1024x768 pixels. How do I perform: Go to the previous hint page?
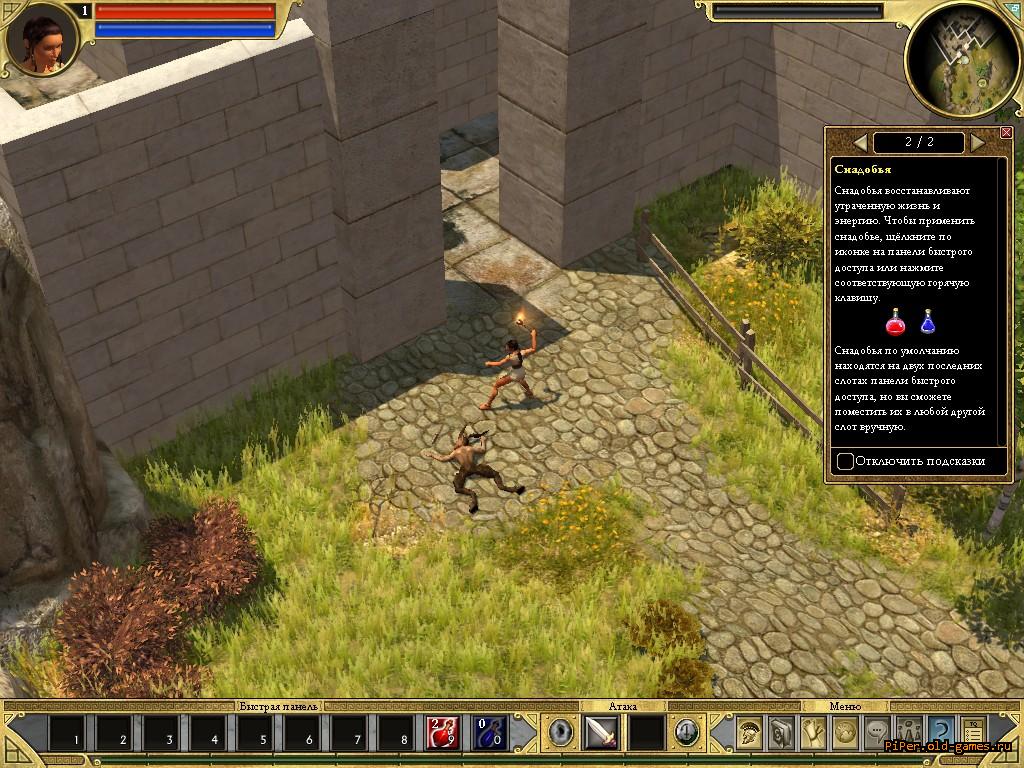(859, 142)
